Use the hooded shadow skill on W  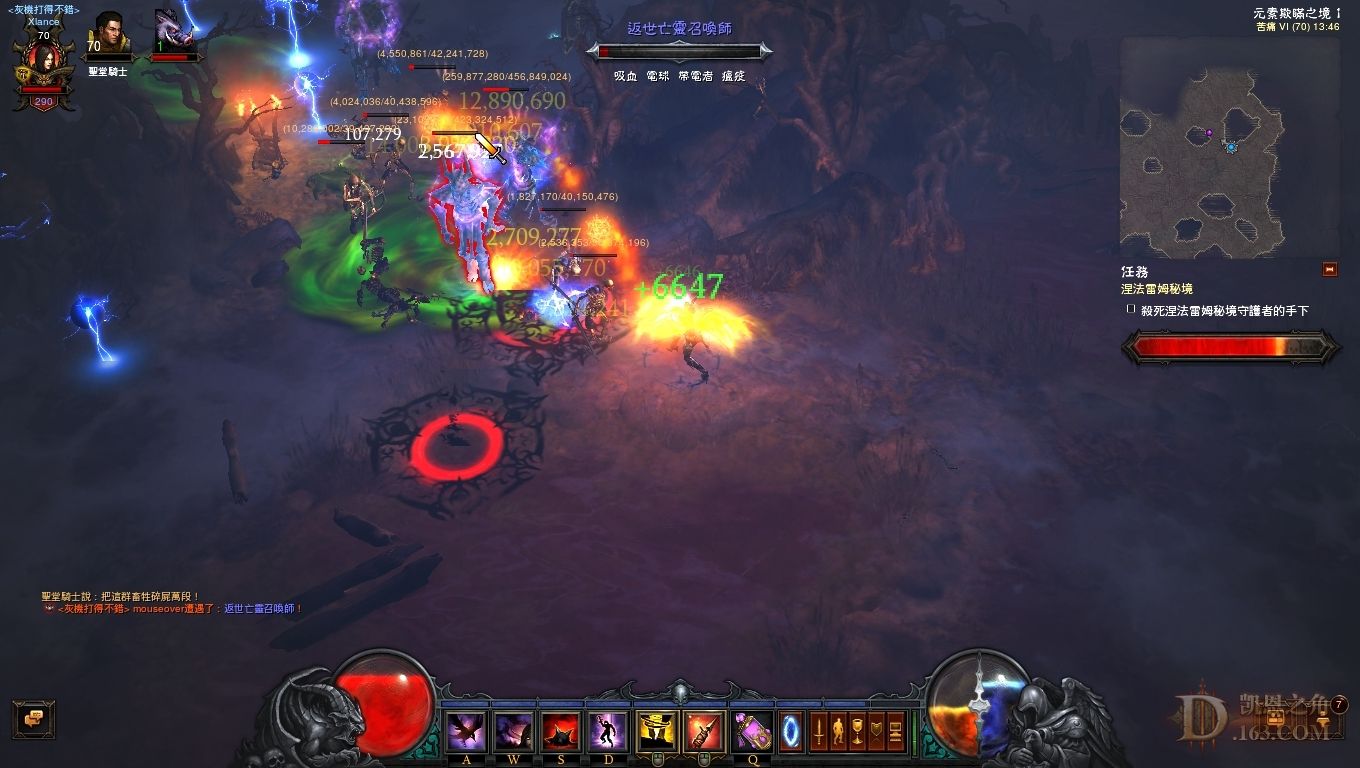pos(514,732)
